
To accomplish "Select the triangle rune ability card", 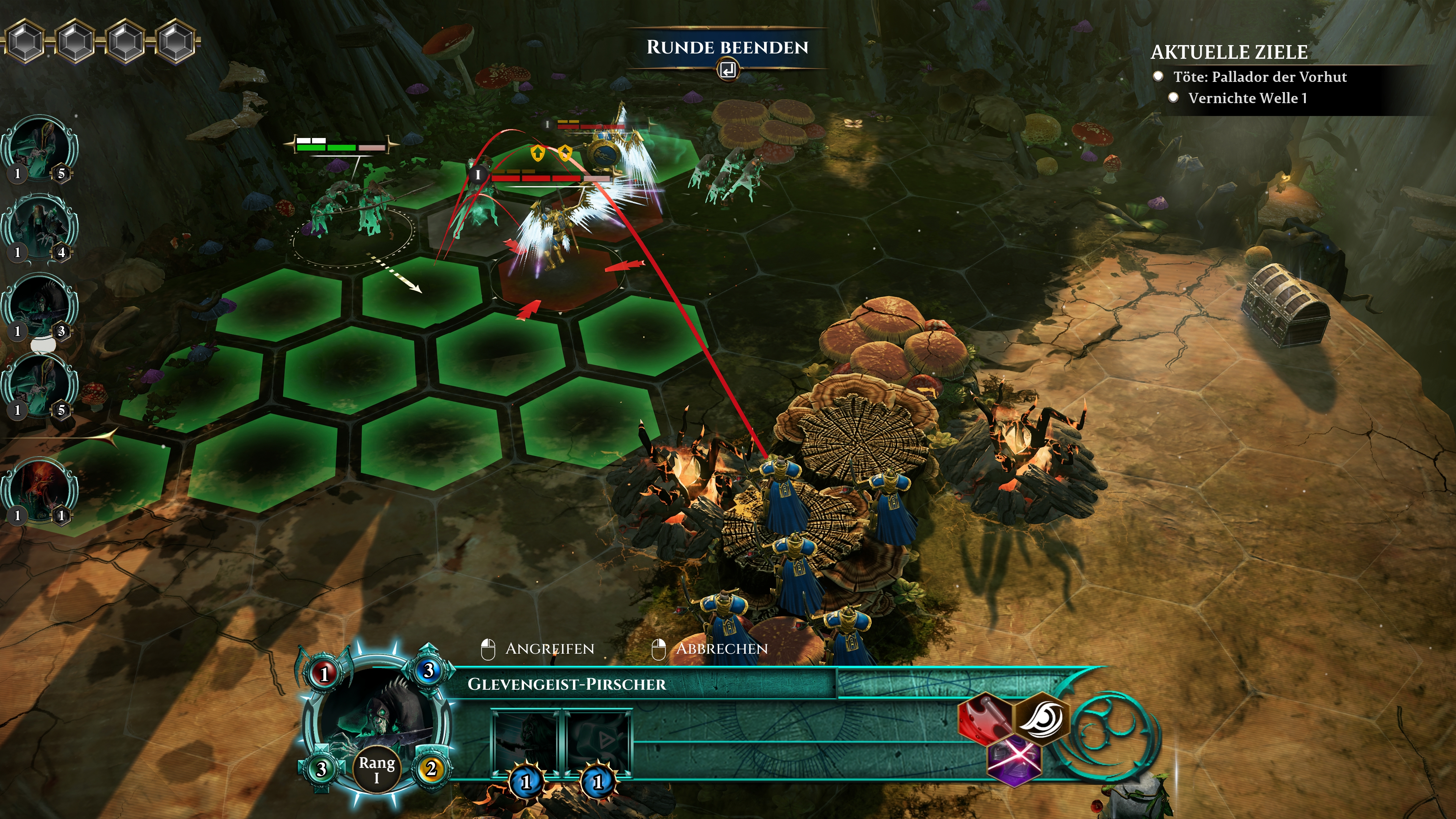I will tap(598, 743).
